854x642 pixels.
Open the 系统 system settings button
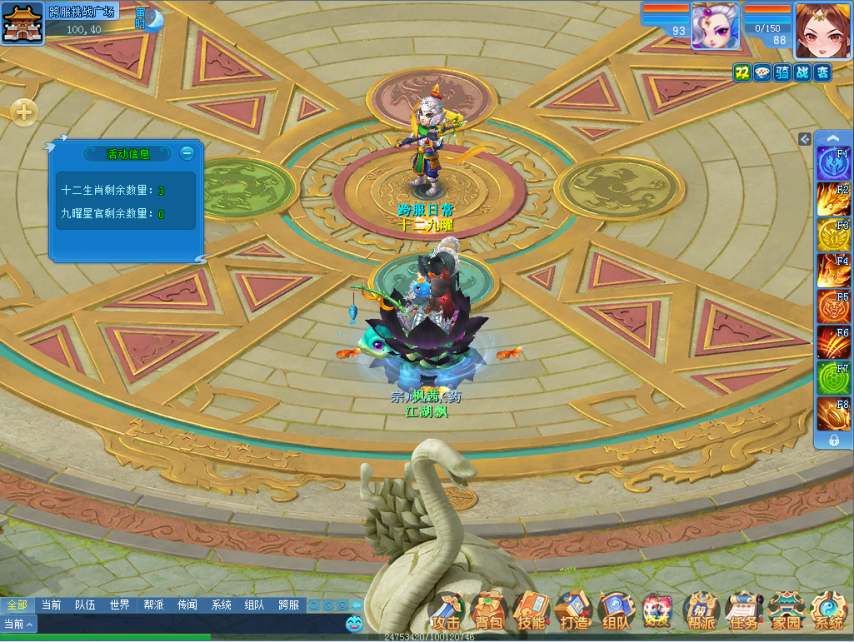[828, 609]
